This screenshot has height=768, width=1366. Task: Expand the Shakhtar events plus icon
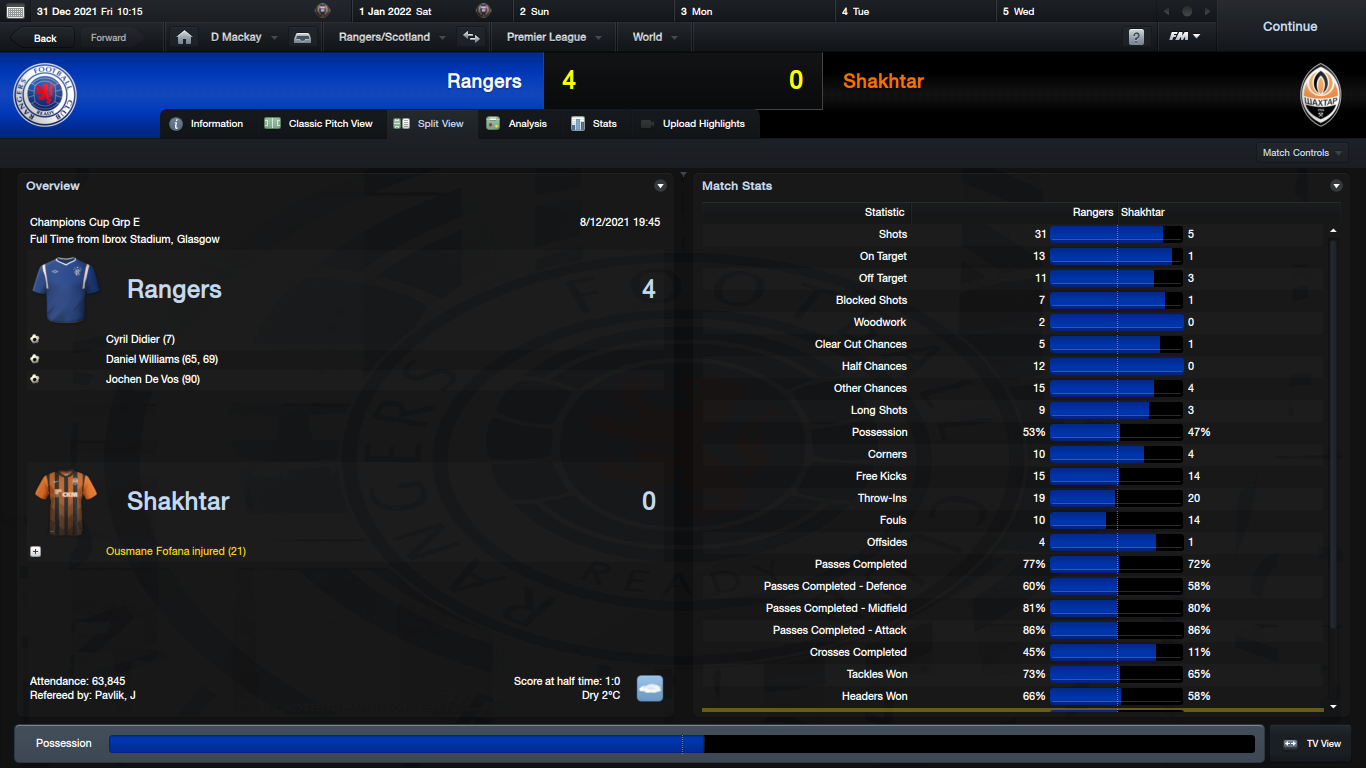click(36, 551)
